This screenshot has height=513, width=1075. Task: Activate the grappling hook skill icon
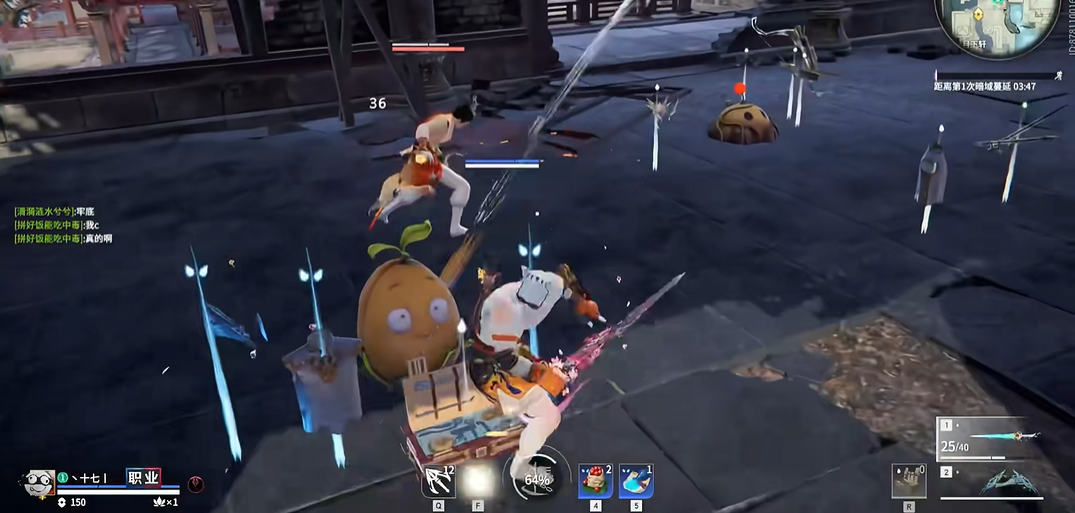438,481
